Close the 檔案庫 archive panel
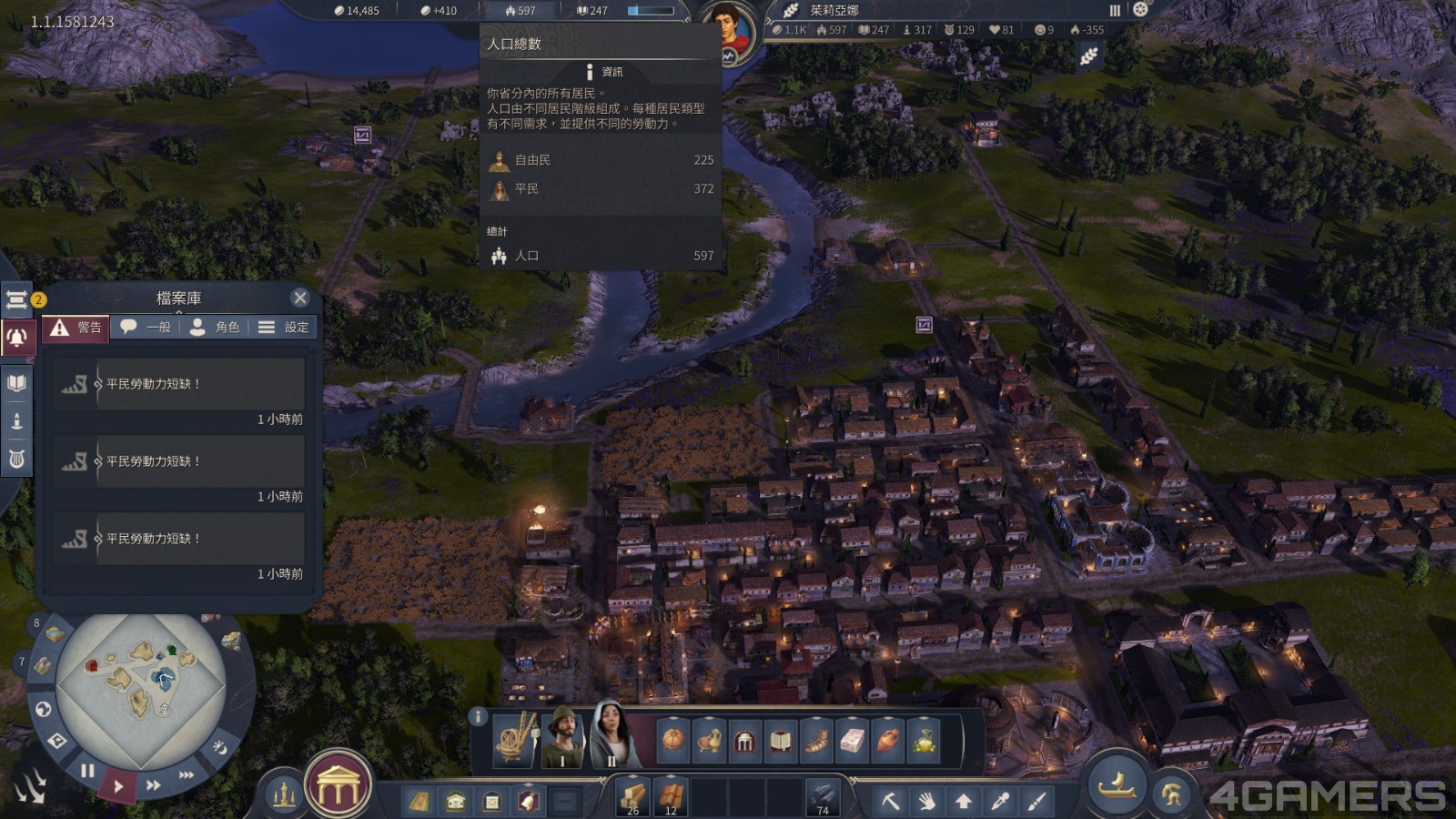Screen dimensions: 1456x819 (300, 298)
